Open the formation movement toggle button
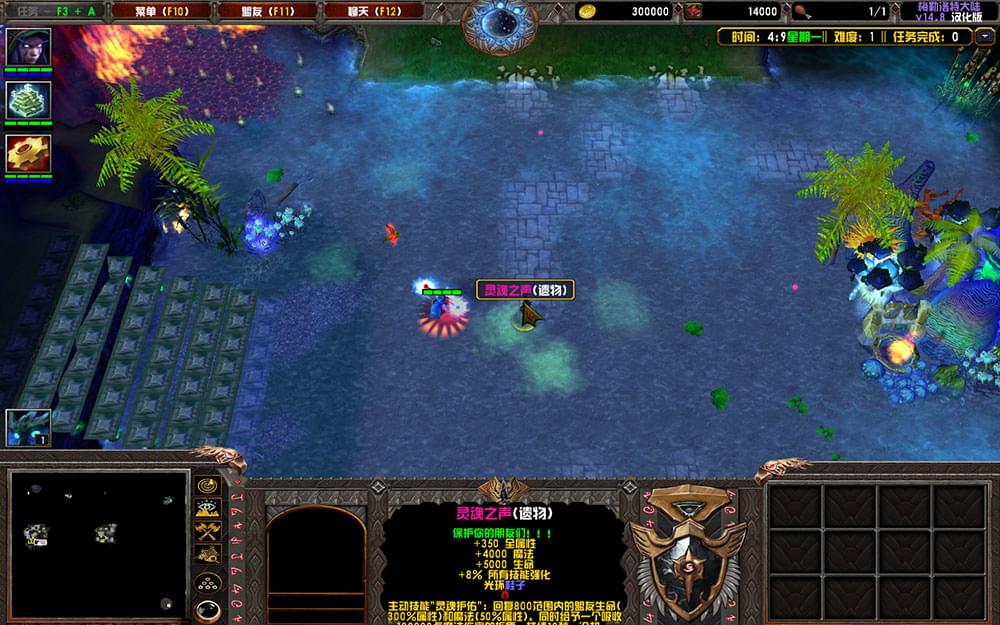The width and height of the screenshot is (1000, 625). coord(207,583)
